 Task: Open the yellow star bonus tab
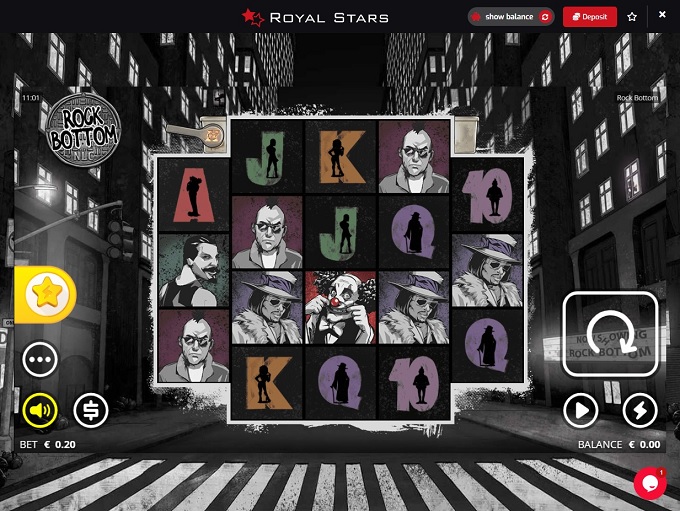click(42, 294)
